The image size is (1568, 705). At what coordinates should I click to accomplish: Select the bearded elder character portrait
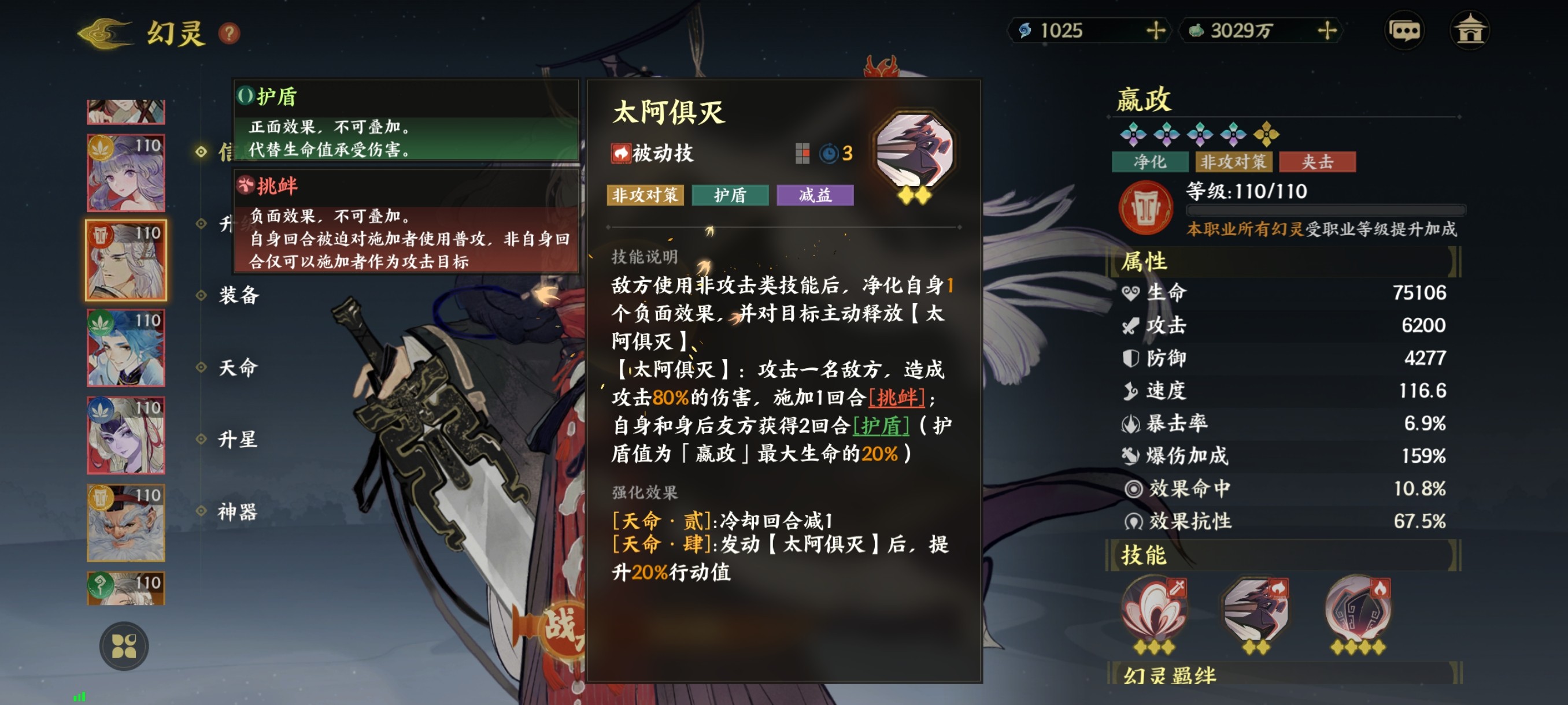[125, 523]
